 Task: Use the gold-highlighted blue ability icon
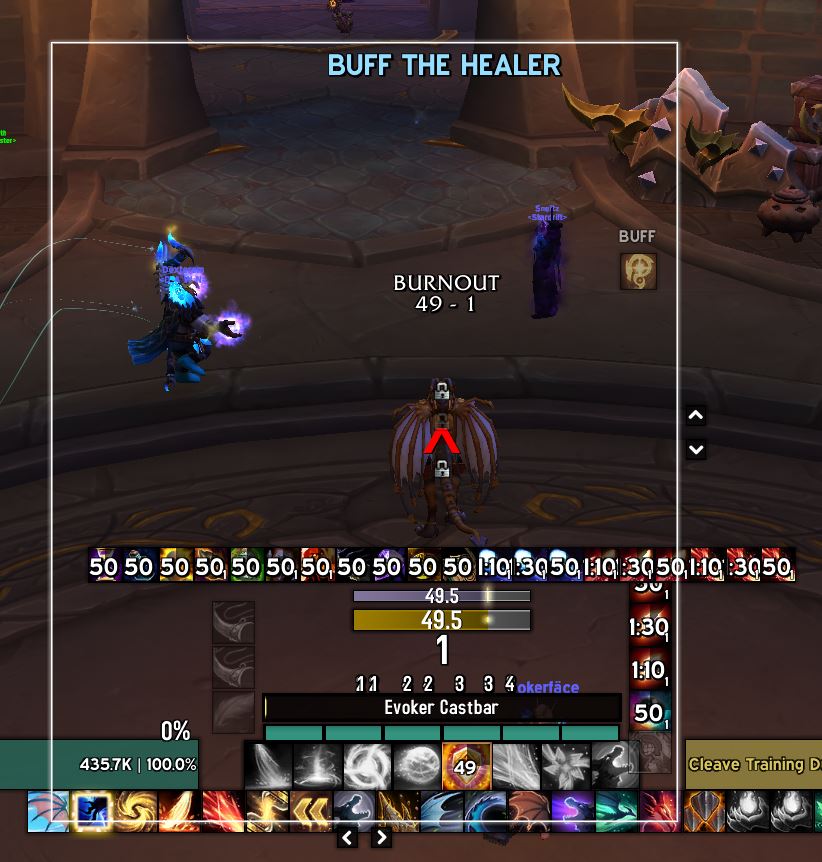point(90,810)
